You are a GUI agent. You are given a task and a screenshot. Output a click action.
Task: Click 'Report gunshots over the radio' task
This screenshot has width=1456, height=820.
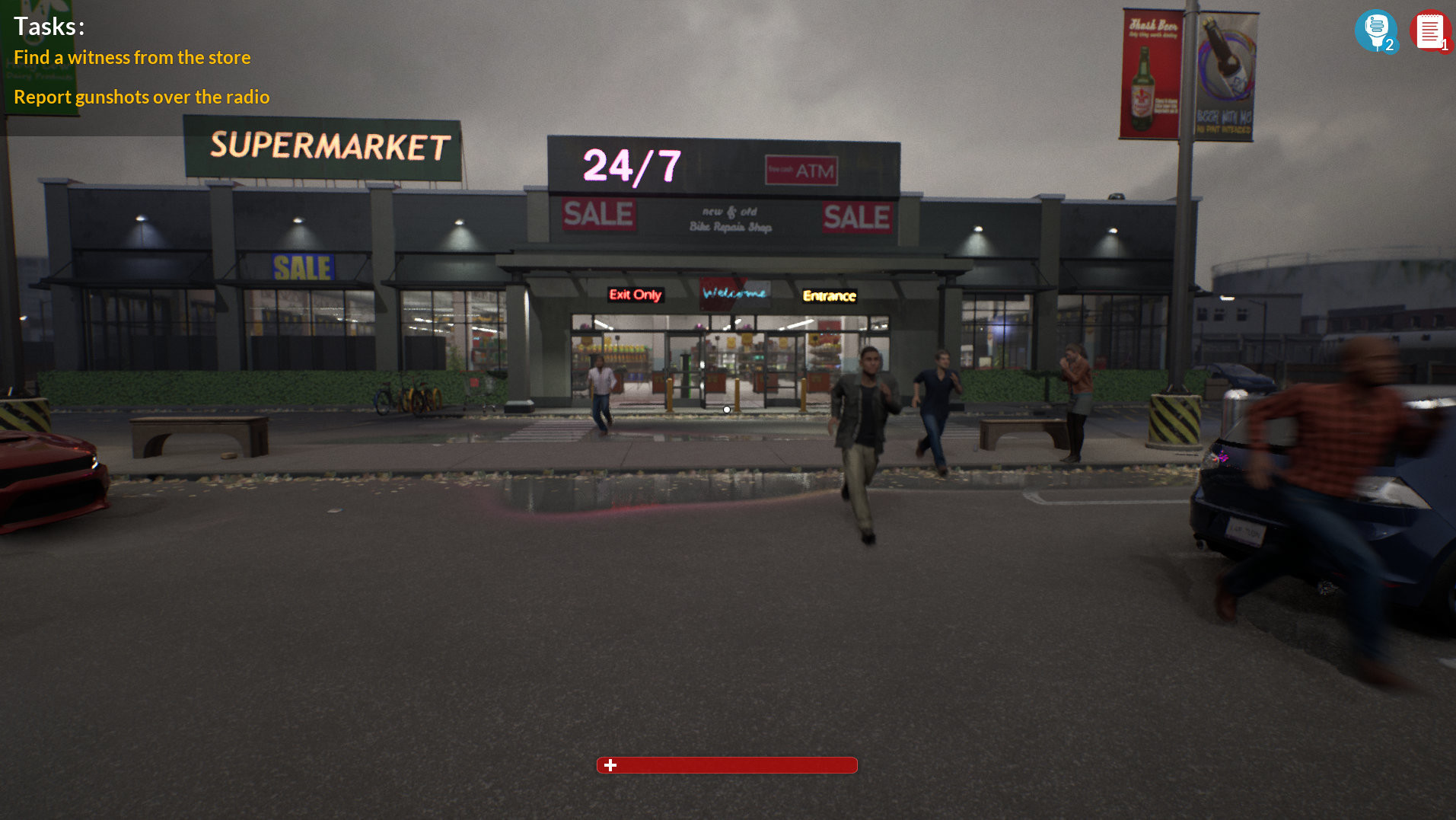[142, 97]
